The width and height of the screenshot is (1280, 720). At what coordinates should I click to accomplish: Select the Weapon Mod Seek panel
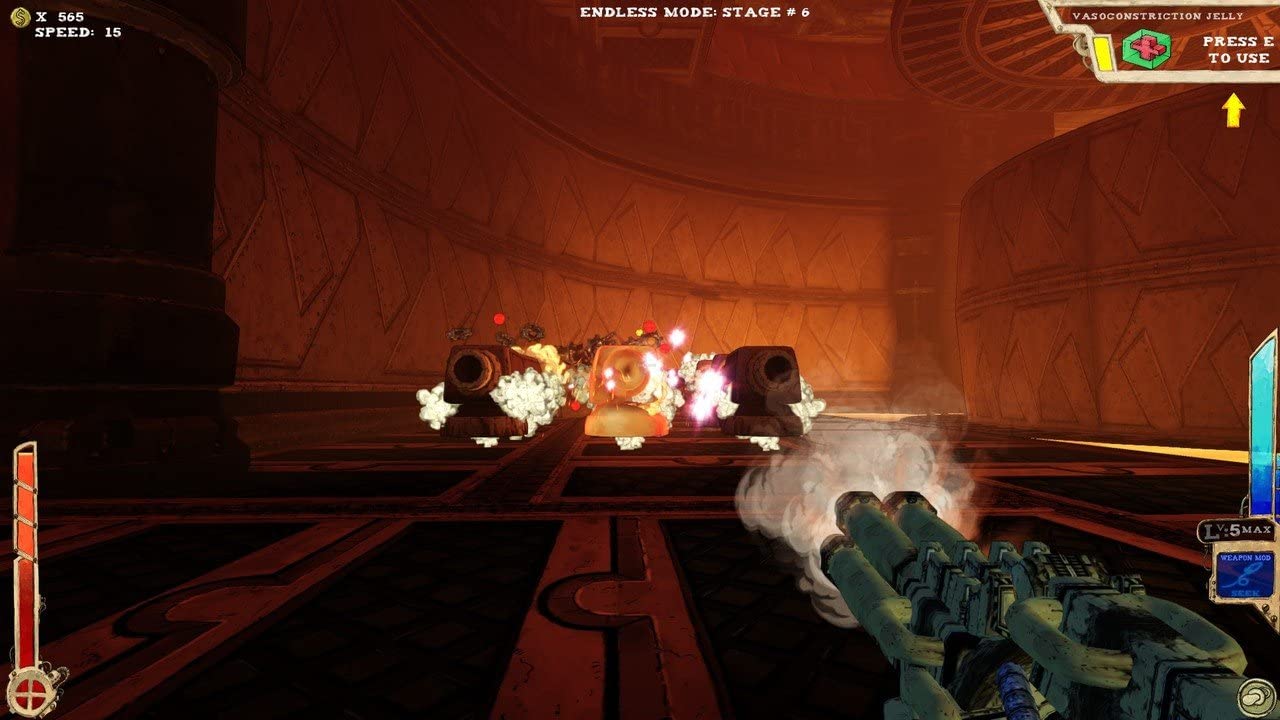point(1245,572)
